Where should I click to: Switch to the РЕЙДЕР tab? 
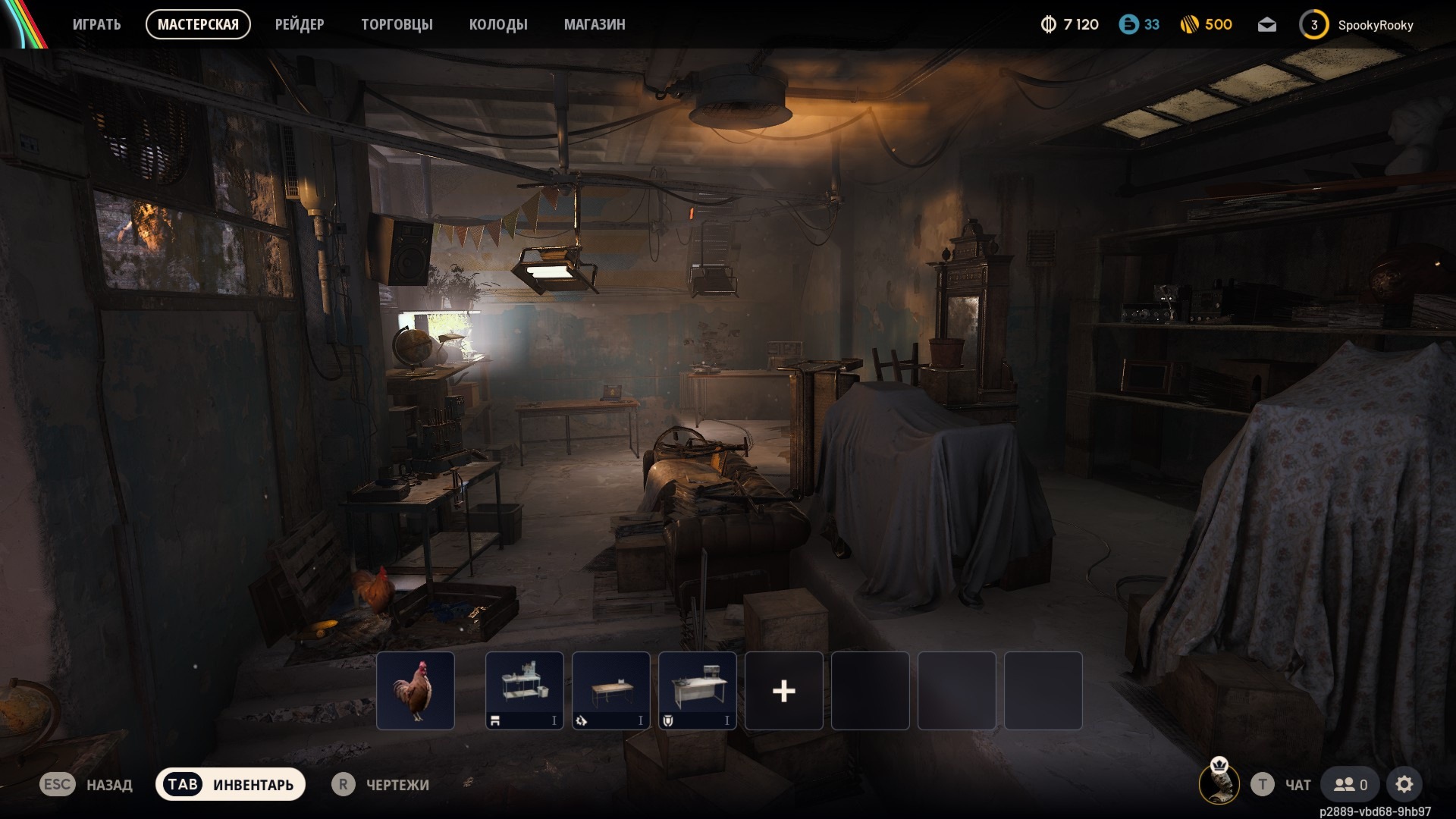[x=300, y=24]
